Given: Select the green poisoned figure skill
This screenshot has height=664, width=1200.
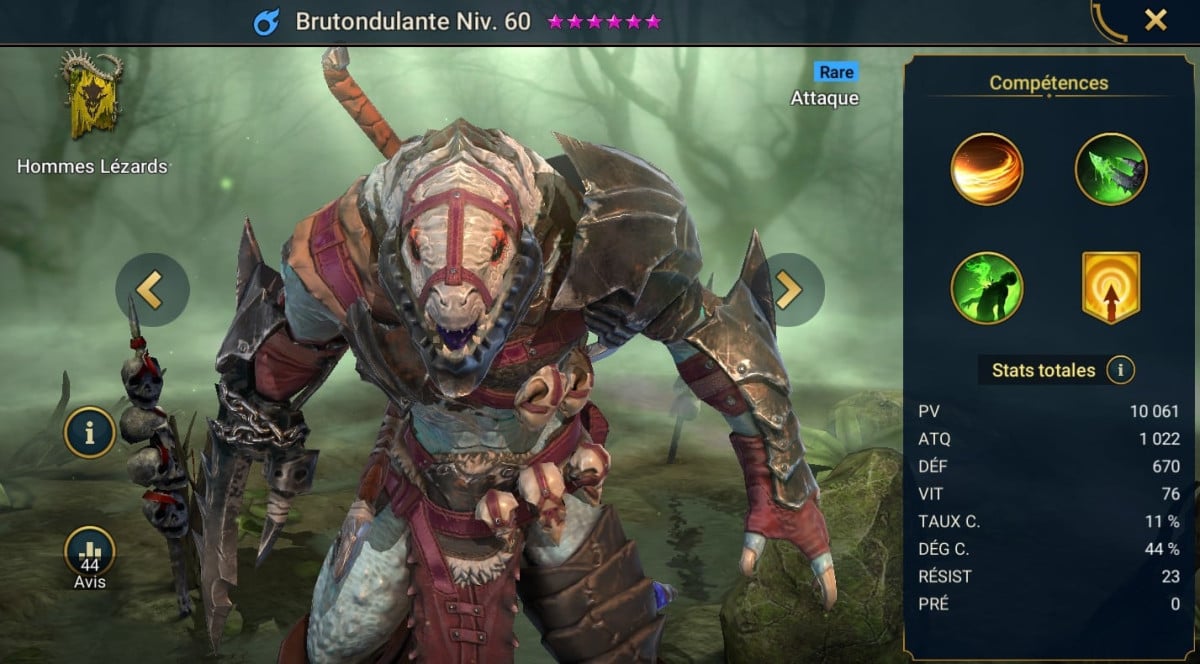Looking at the screenshot, I should pyautogui.click(x=987, y=288).
